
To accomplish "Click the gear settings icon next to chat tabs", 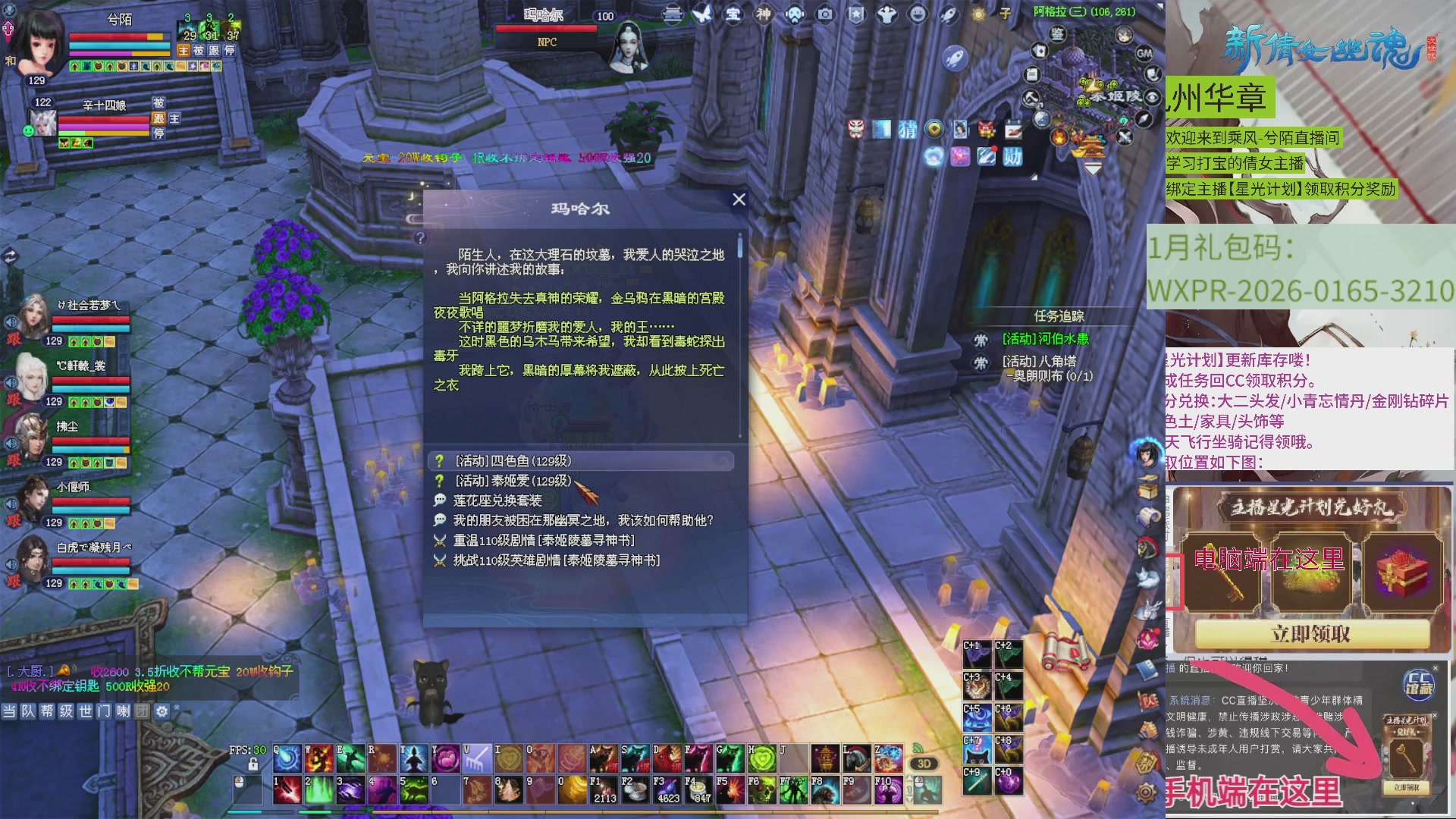I will point(161,711).
